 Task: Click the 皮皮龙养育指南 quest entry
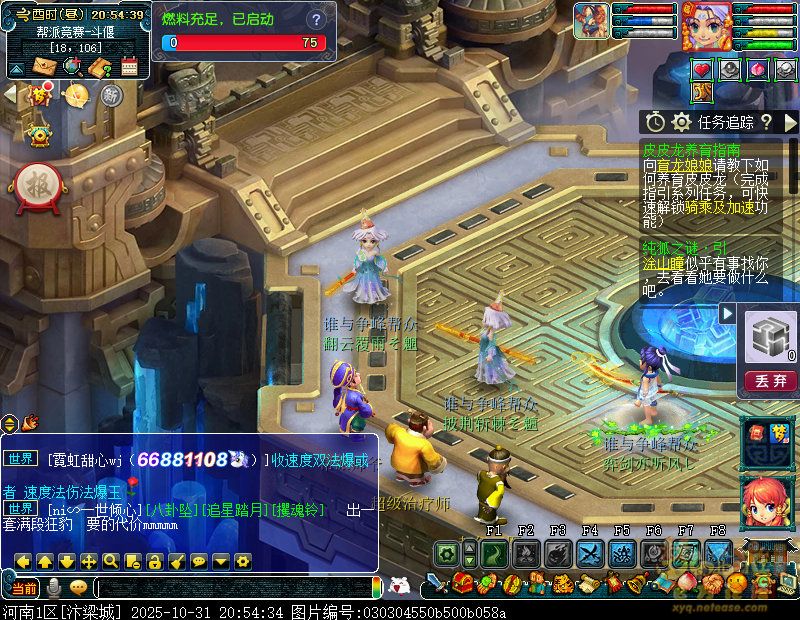tap(692, 150)
